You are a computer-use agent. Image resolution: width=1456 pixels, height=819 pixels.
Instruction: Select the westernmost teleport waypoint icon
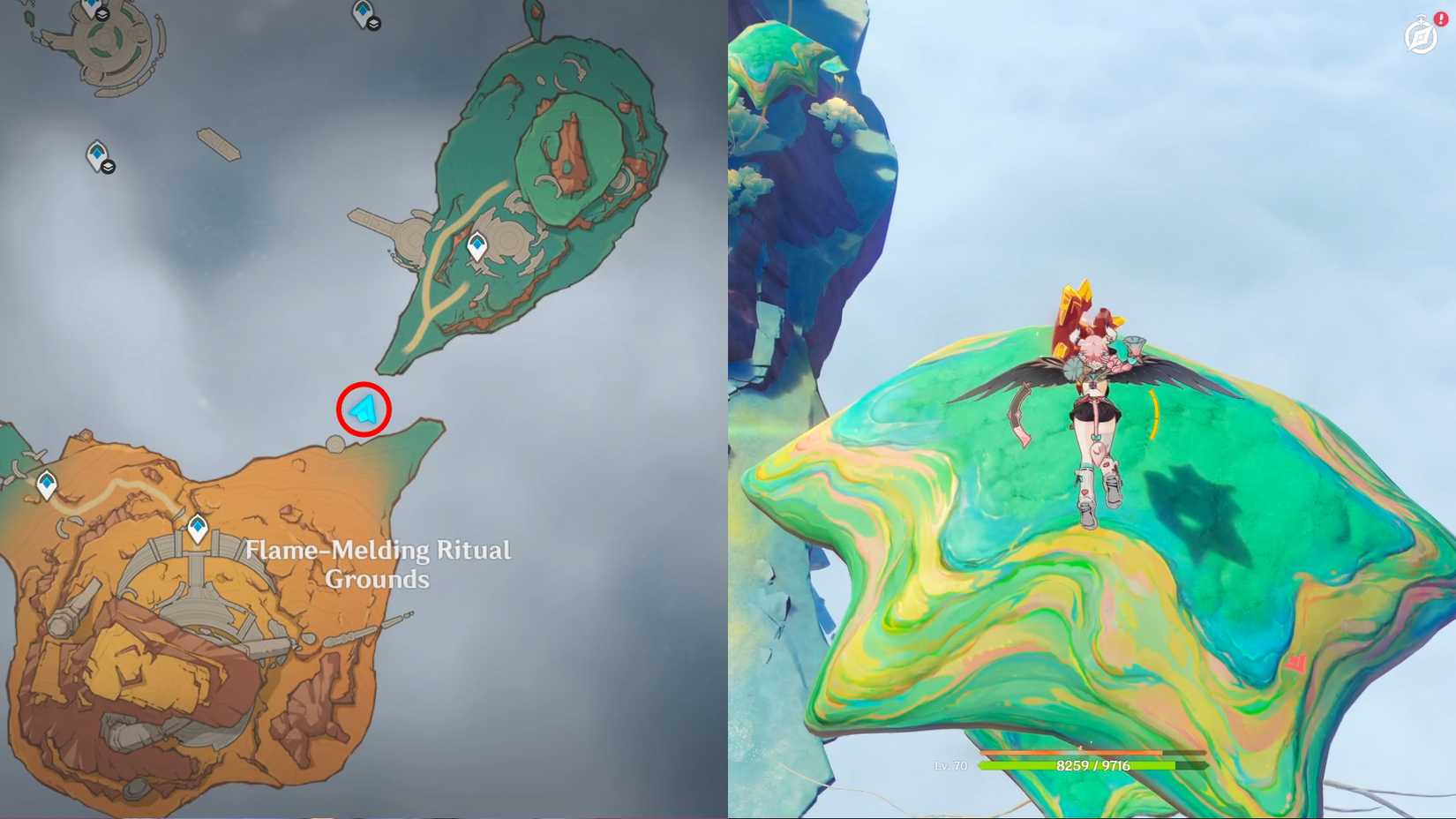[44, 483]
